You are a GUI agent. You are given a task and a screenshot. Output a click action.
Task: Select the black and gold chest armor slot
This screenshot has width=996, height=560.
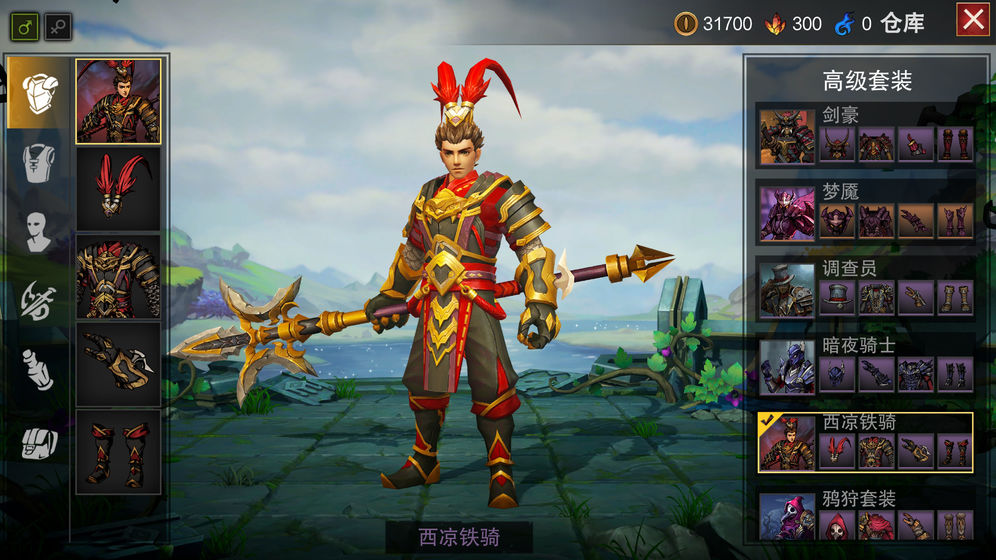coord(118,277)
